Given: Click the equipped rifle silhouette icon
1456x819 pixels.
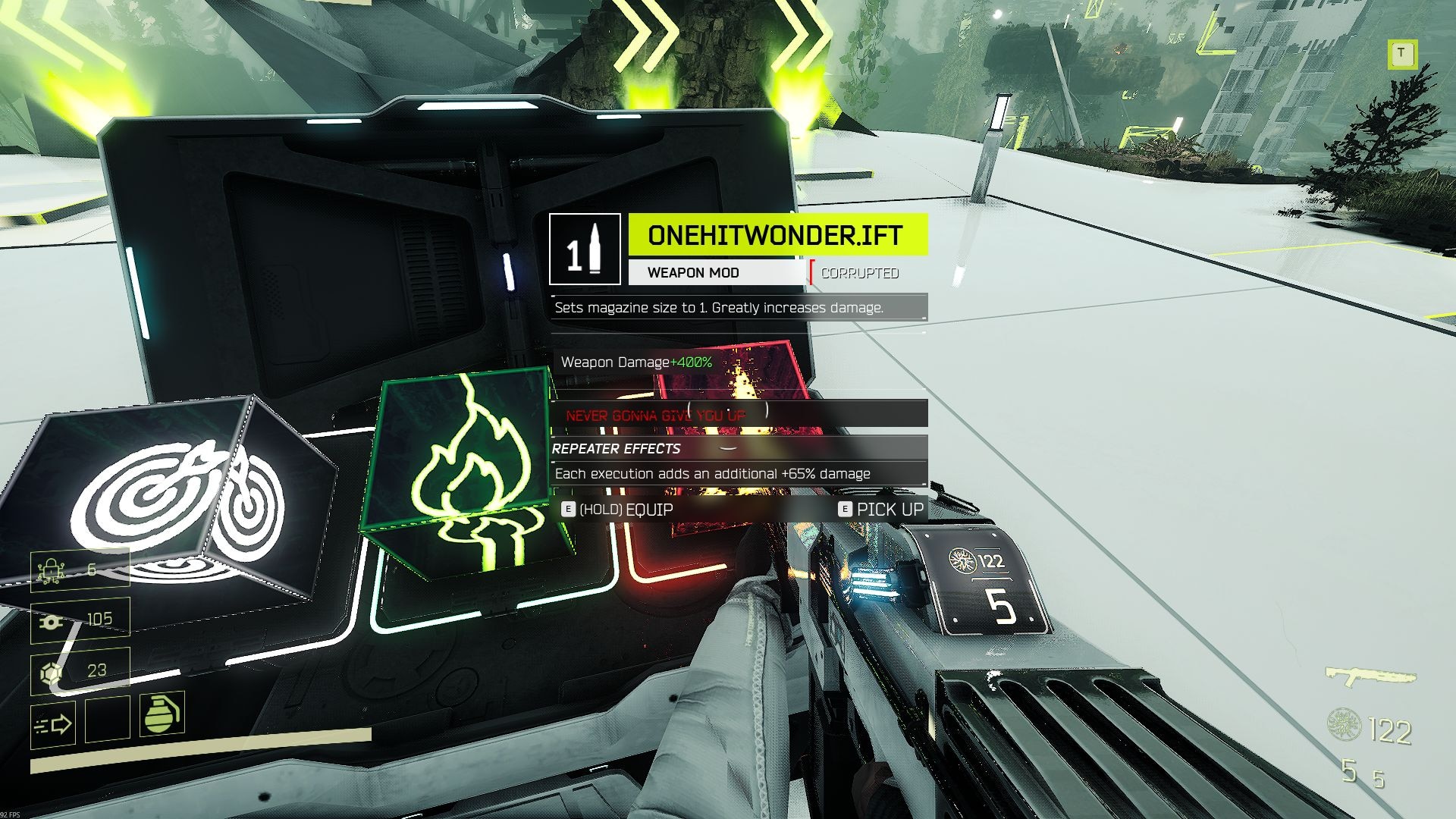Looking at the screenshot, I should 1370,675.
